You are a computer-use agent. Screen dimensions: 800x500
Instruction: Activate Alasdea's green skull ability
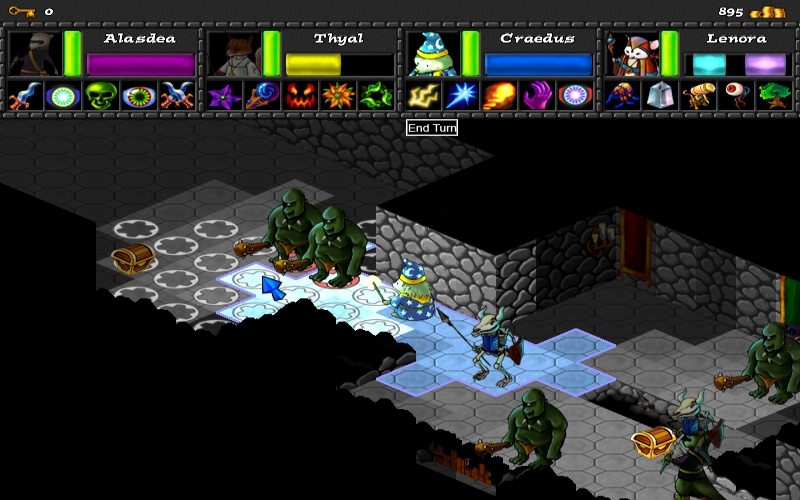[100, 96]
